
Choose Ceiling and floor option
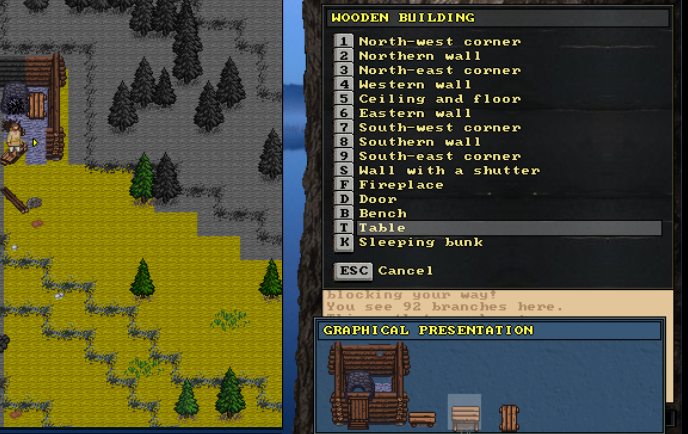[x=439, y=99]
